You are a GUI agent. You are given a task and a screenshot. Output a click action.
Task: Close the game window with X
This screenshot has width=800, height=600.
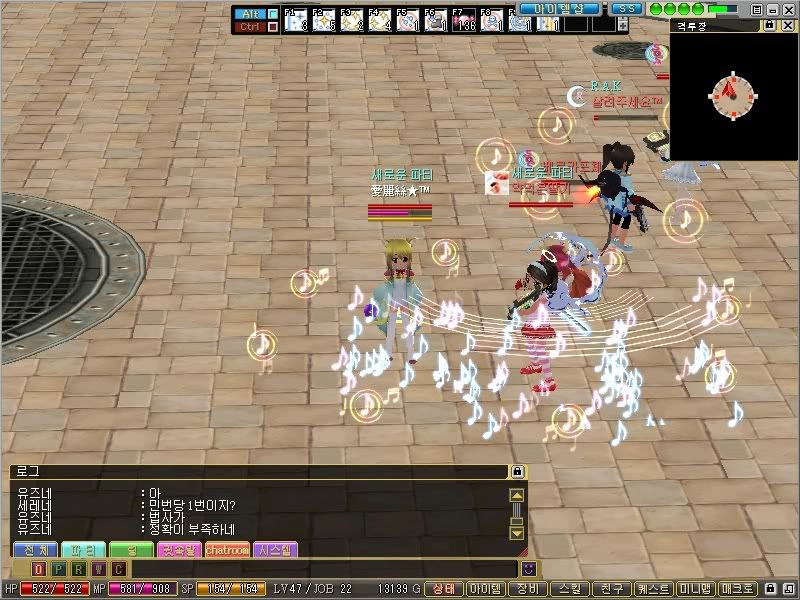pos(787,9)
